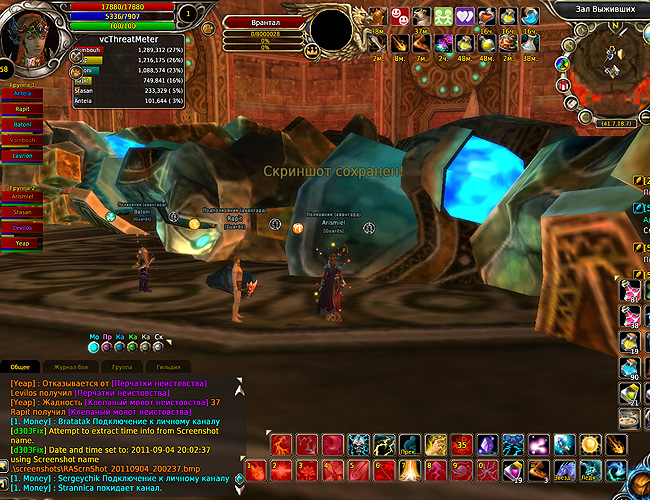Click the two red smiley faces buff icon
The height and width of the screenshot is (500, 650).
tap(400, 16)
